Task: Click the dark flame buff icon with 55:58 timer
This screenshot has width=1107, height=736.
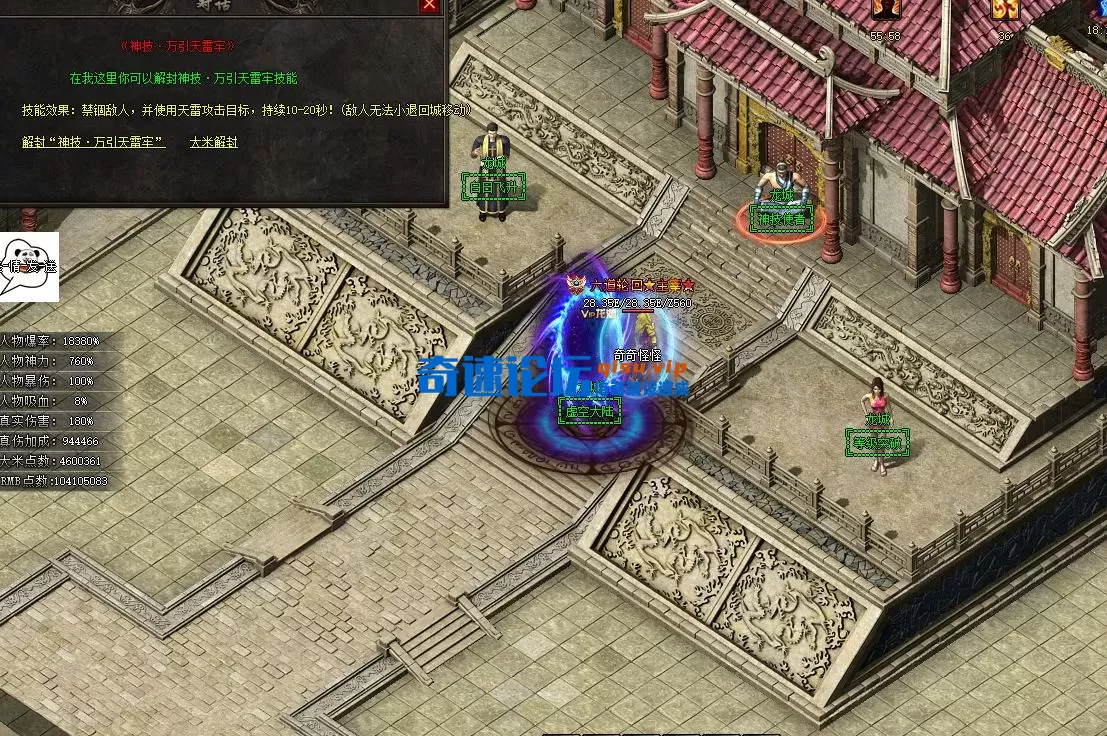Action: coord(885,12)
